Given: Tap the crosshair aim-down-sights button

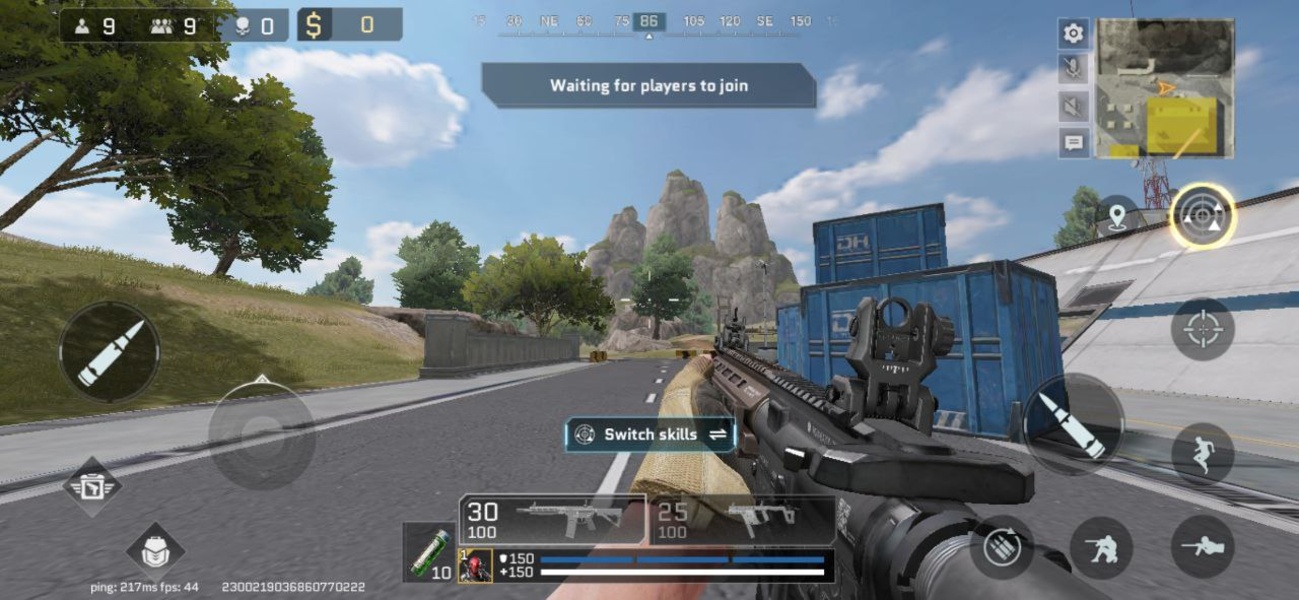Looking at the screenshot, I should pyautogui.click(x=1202, y=329).
